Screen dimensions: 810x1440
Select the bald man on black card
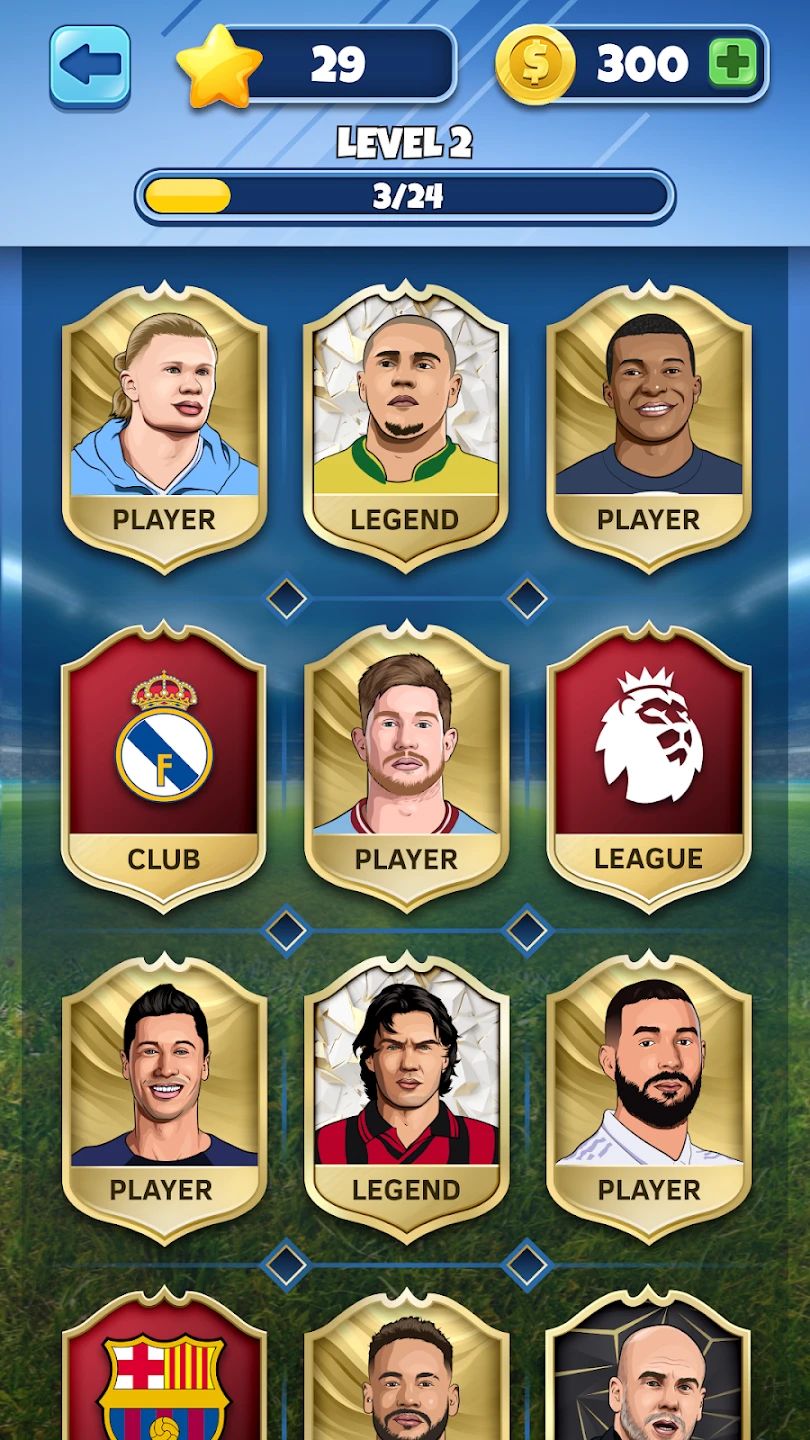(x=648, y=1375)
